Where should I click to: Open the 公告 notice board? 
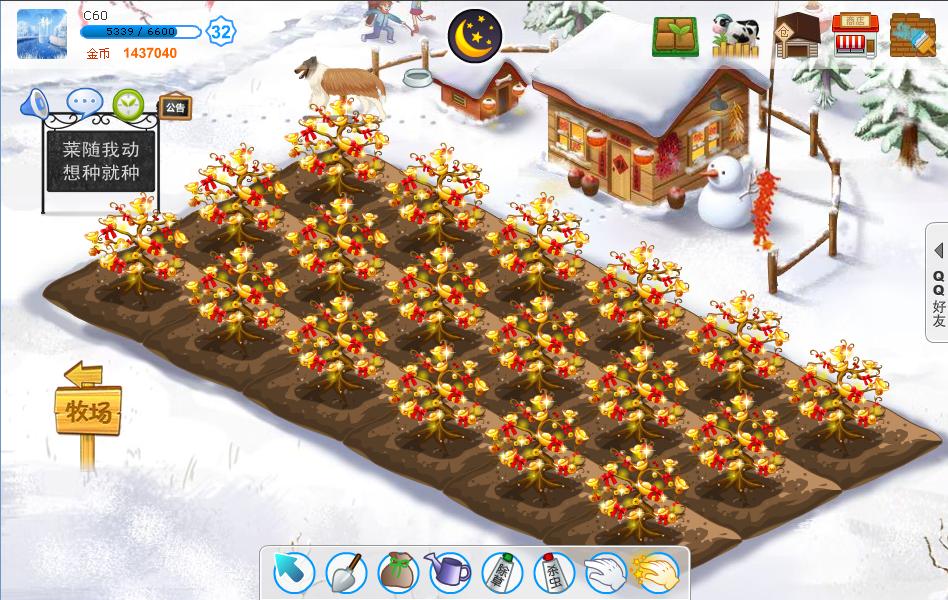[175, 107]
